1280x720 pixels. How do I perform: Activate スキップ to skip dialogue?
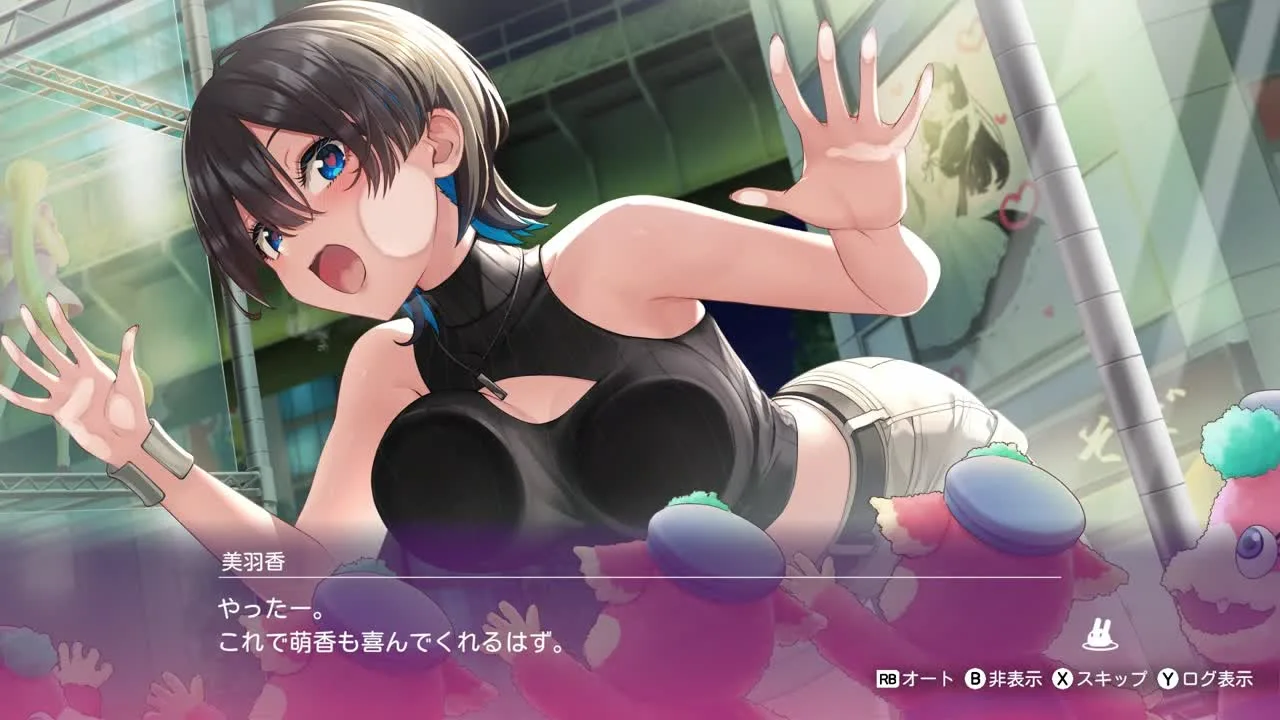(x=1099, y=679)
